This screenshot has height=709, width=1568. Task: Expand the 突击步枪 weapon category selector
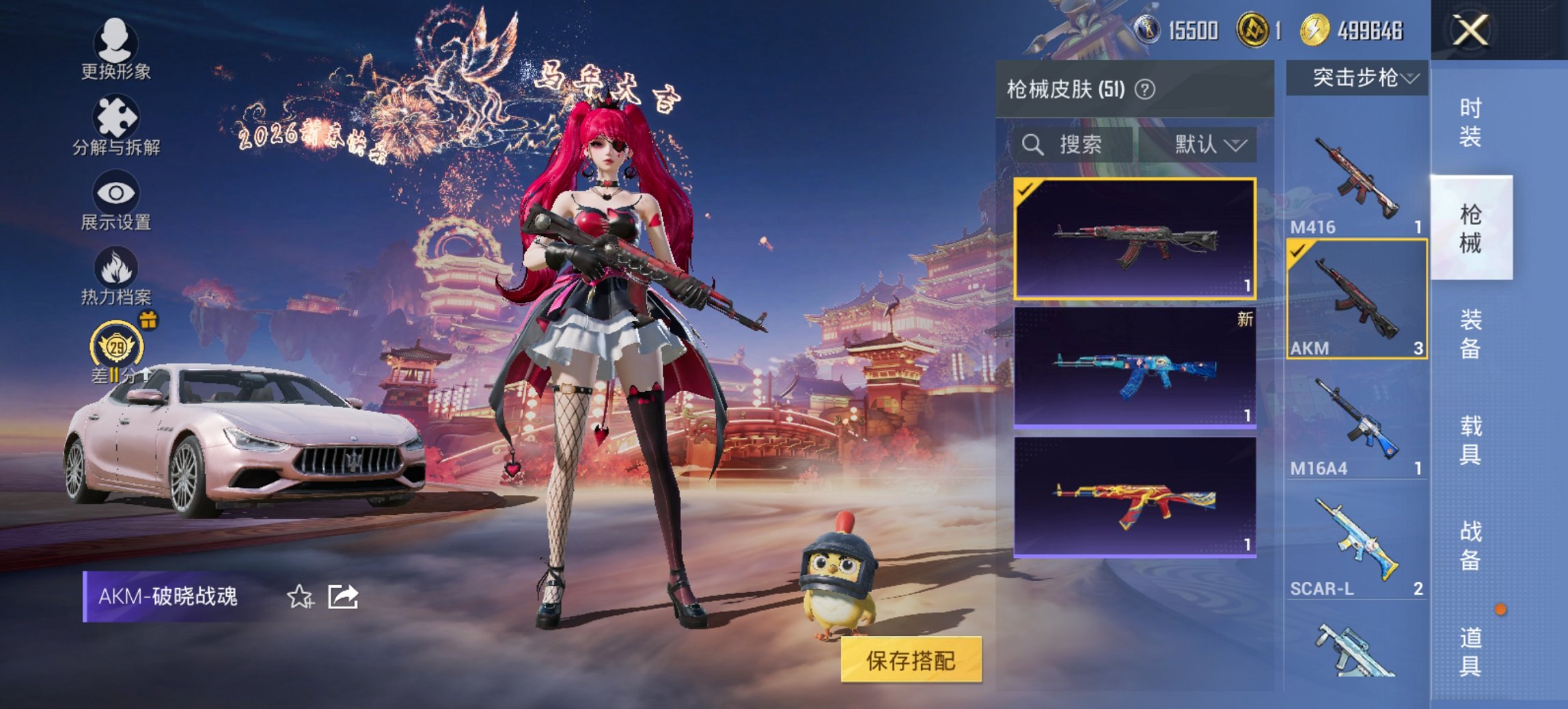(1360, 78)
